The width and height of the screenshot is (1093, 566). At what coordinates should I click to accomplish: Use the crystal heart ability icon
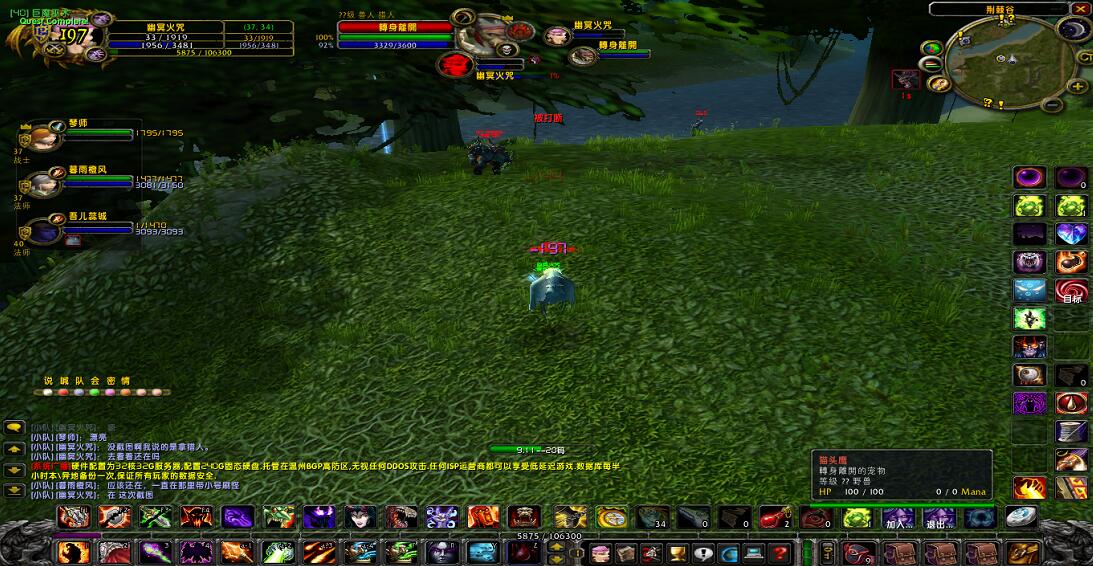[1071, 234]
